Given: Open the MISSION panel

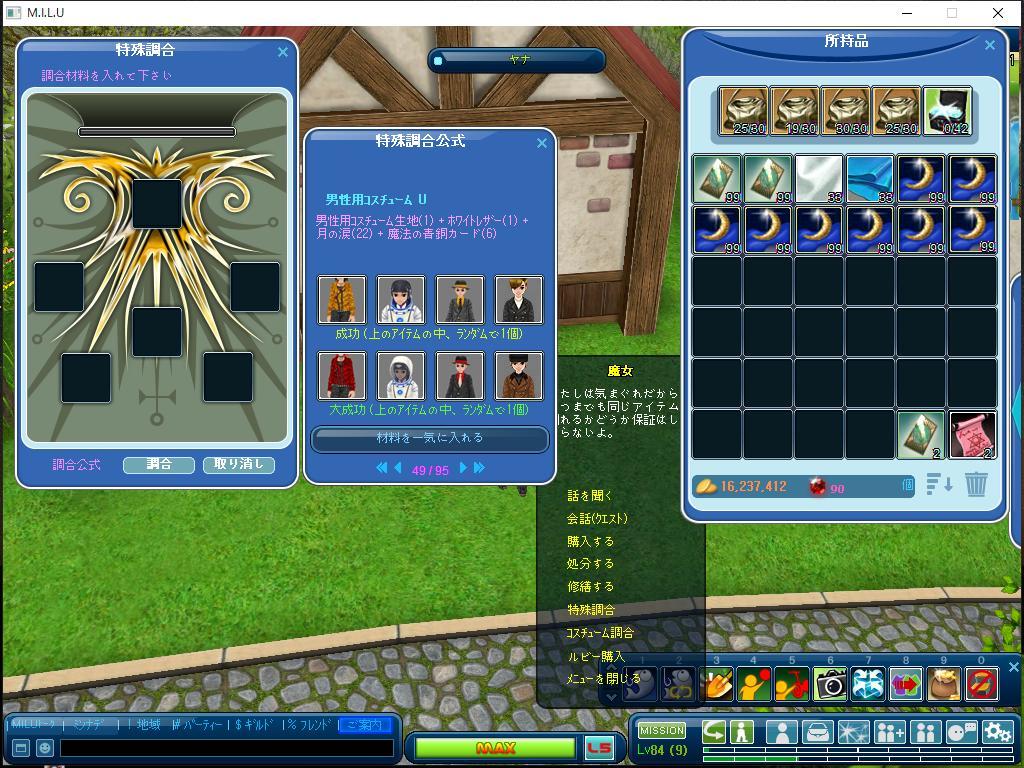Looking at the screenshot, I should (x=662, y=730).
